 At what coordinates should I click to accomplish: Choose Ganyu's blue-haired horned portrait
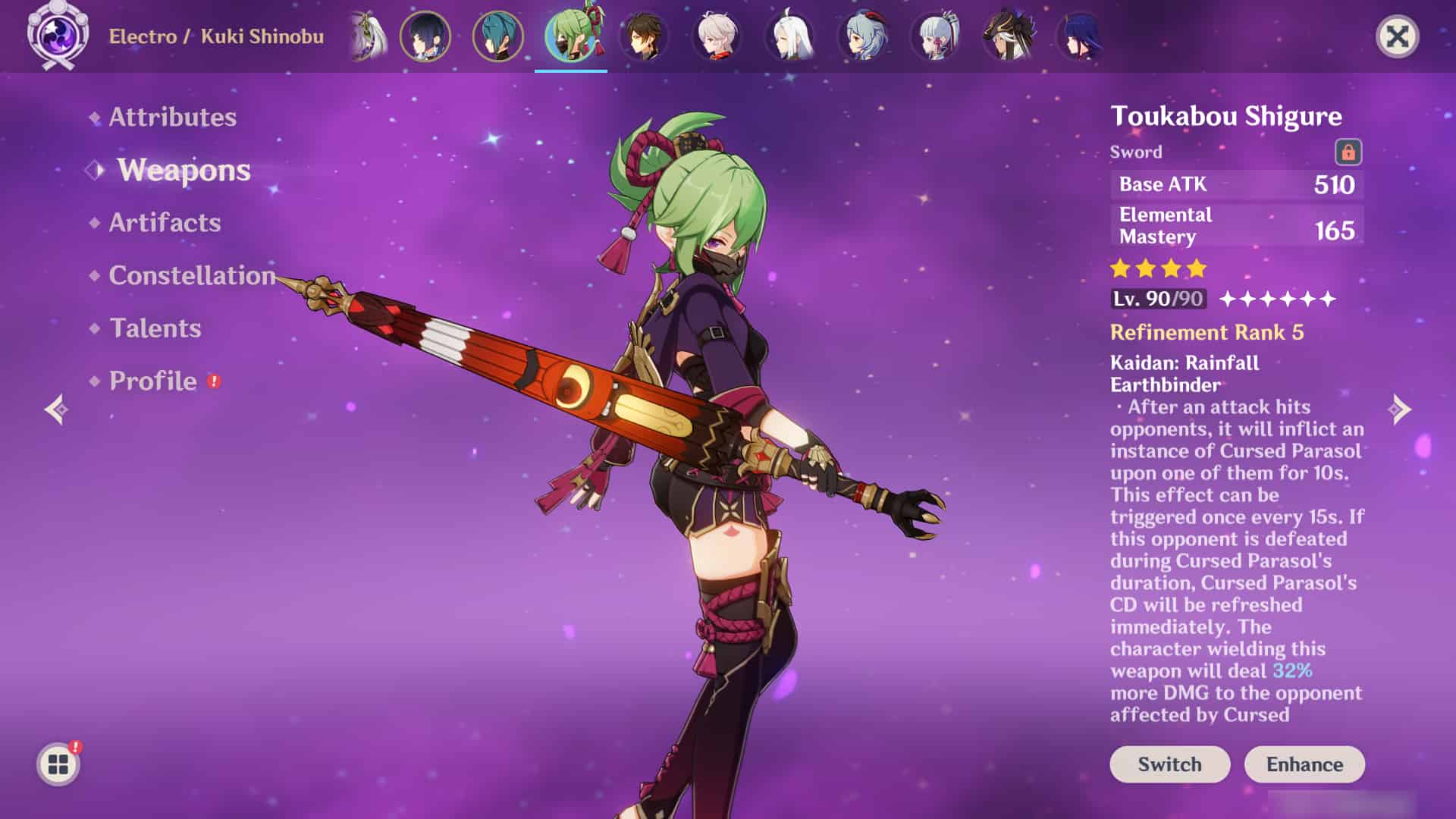863,36
